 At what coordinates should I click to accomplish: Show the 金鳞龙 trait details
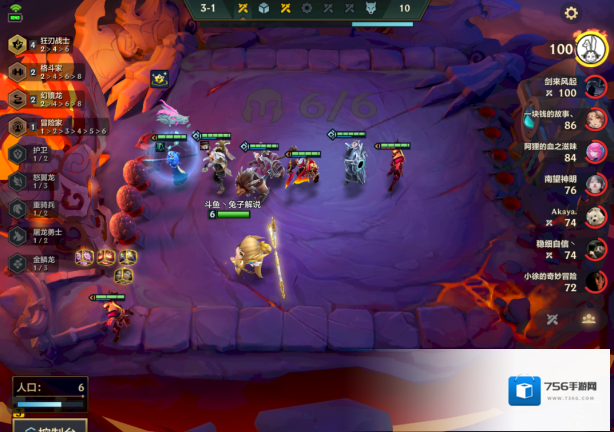tap(38, 262)
